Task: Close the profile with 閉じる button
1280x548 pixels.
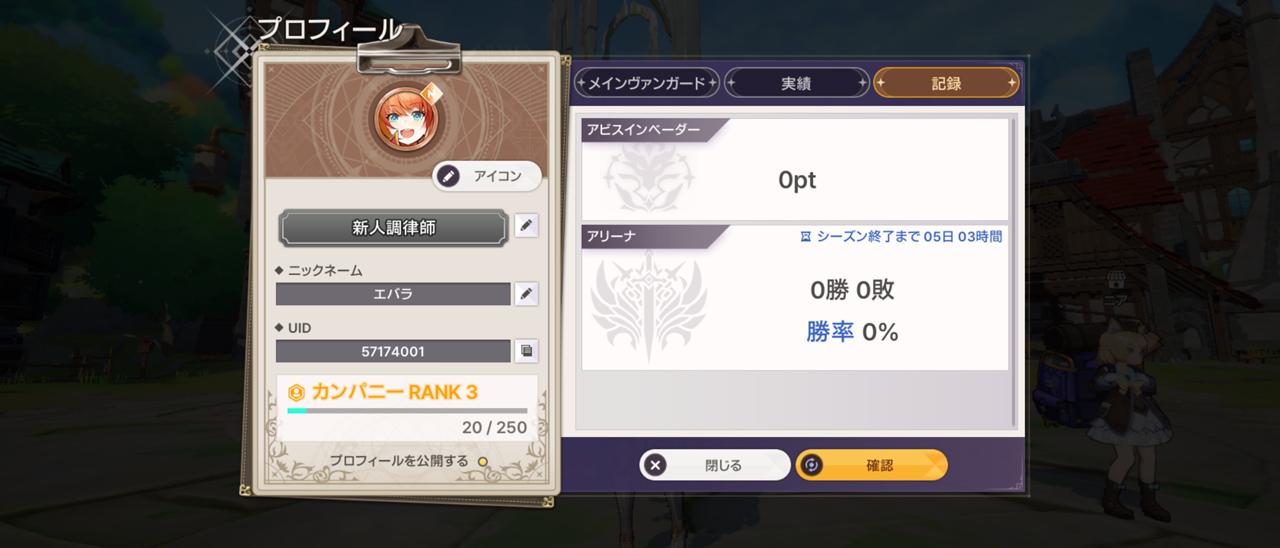Action: (x=715, y=465)
